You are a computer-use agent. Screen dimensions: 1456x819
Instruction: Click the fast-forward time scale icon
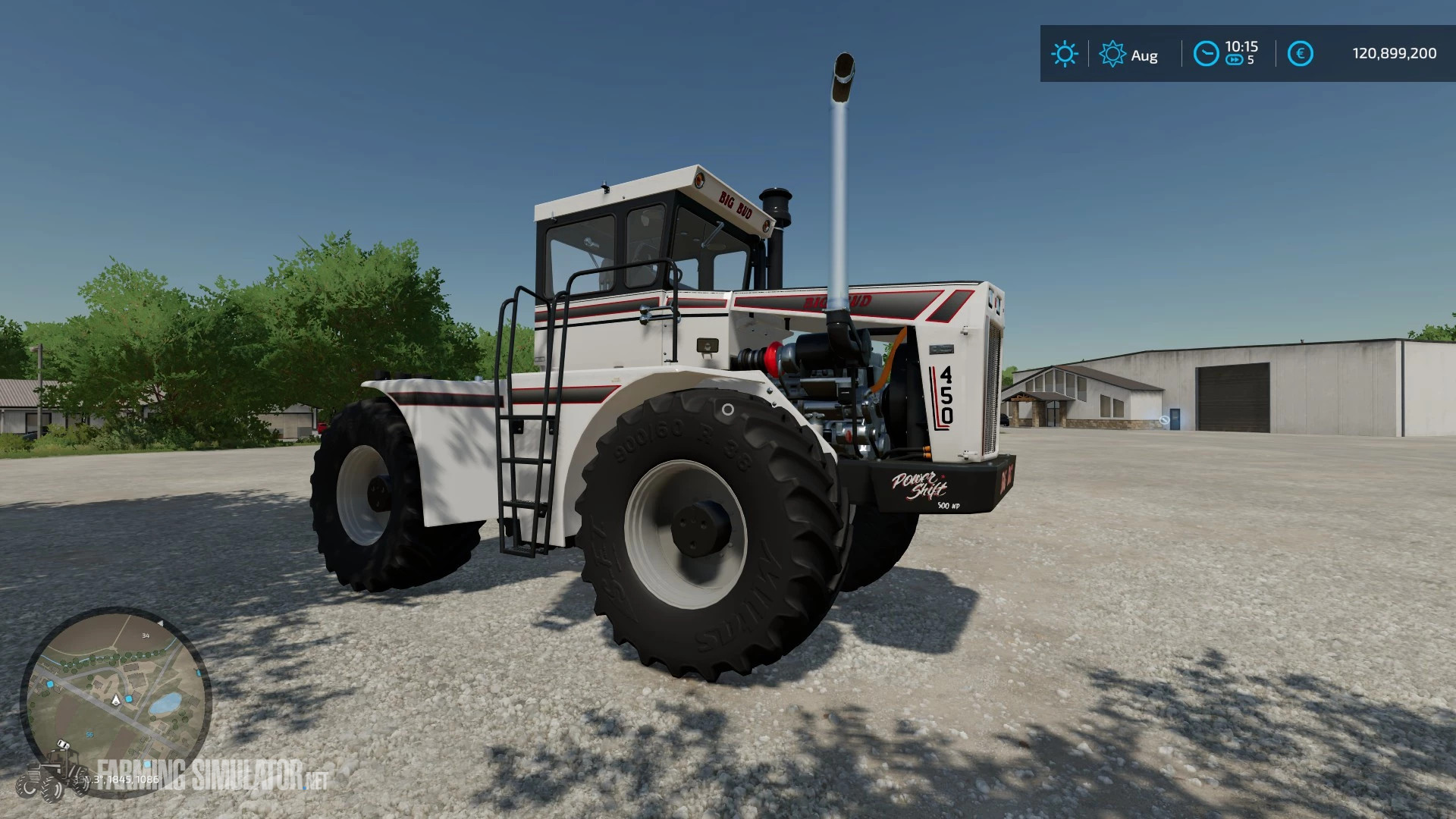[x=1235, y=60]
